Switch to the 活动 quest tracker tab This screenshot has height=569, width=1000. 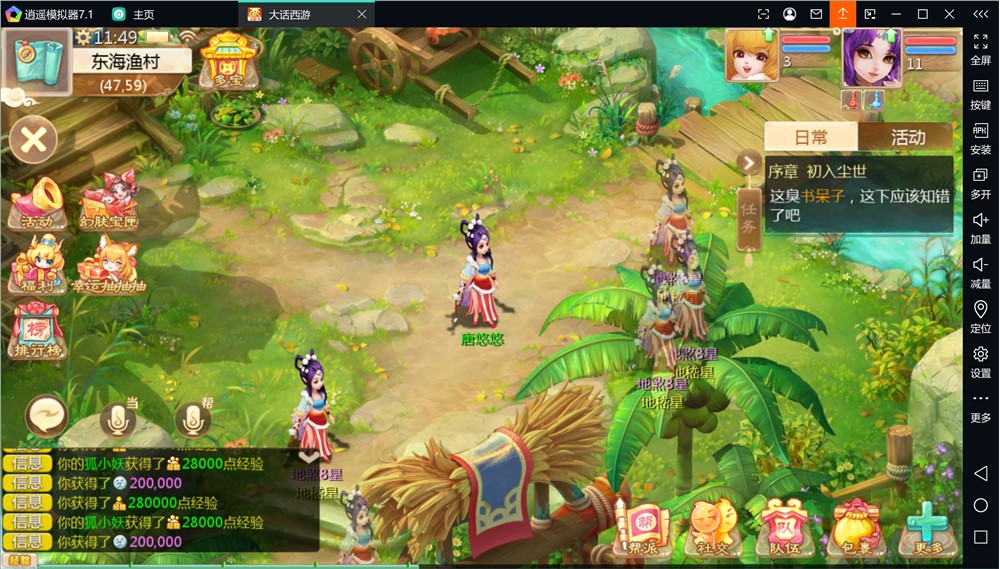coord(907,138)
